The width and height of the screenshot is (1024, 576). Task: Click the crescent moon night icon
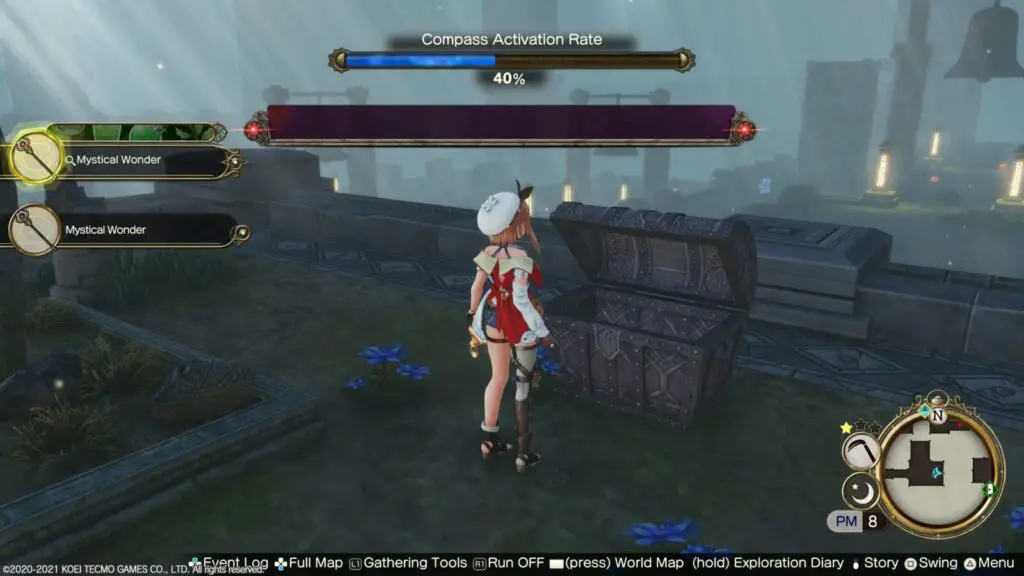(x=859, y=491)
